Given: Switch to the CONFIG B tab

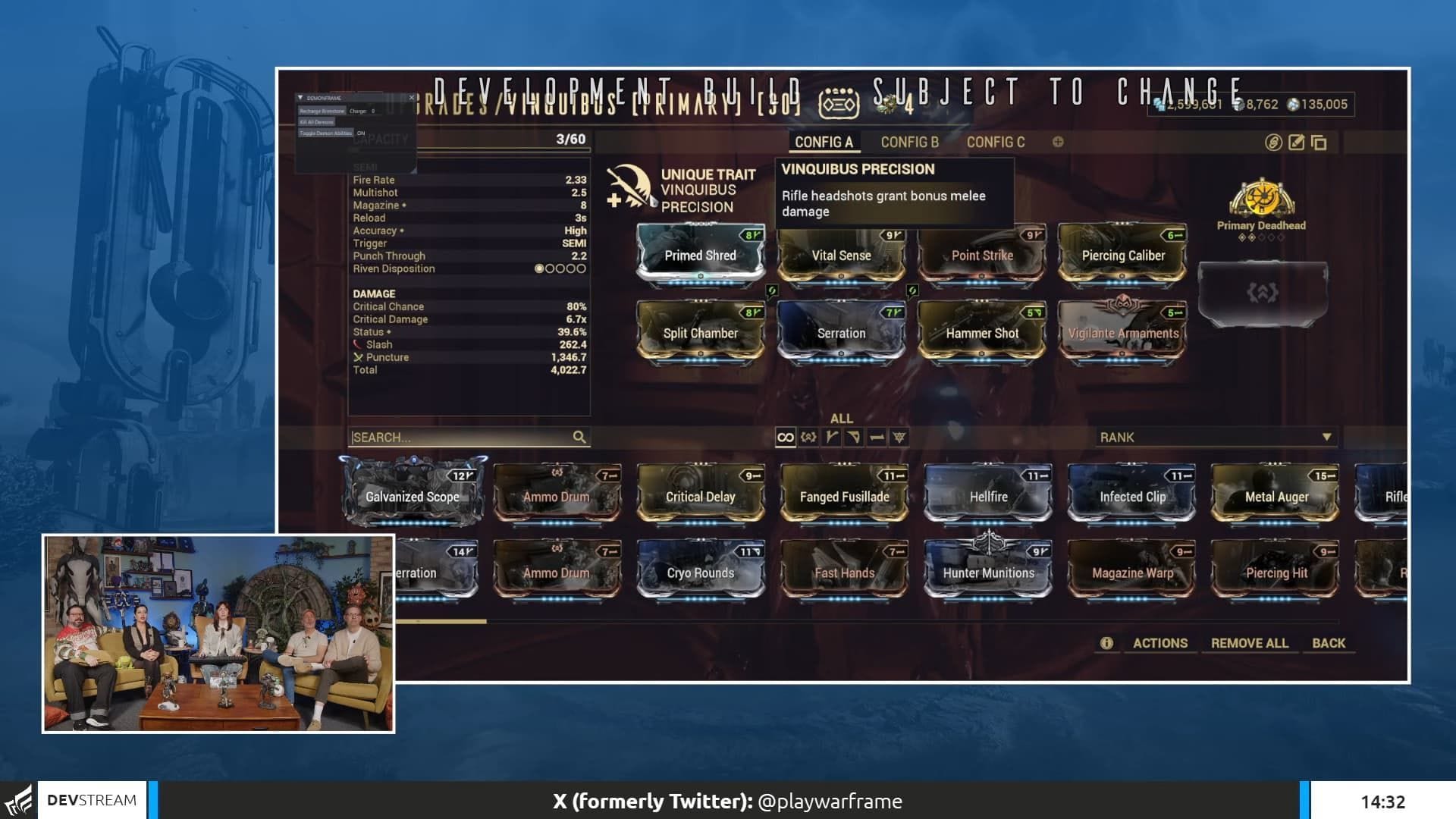Looking at the screenshot, I should 908,142.
